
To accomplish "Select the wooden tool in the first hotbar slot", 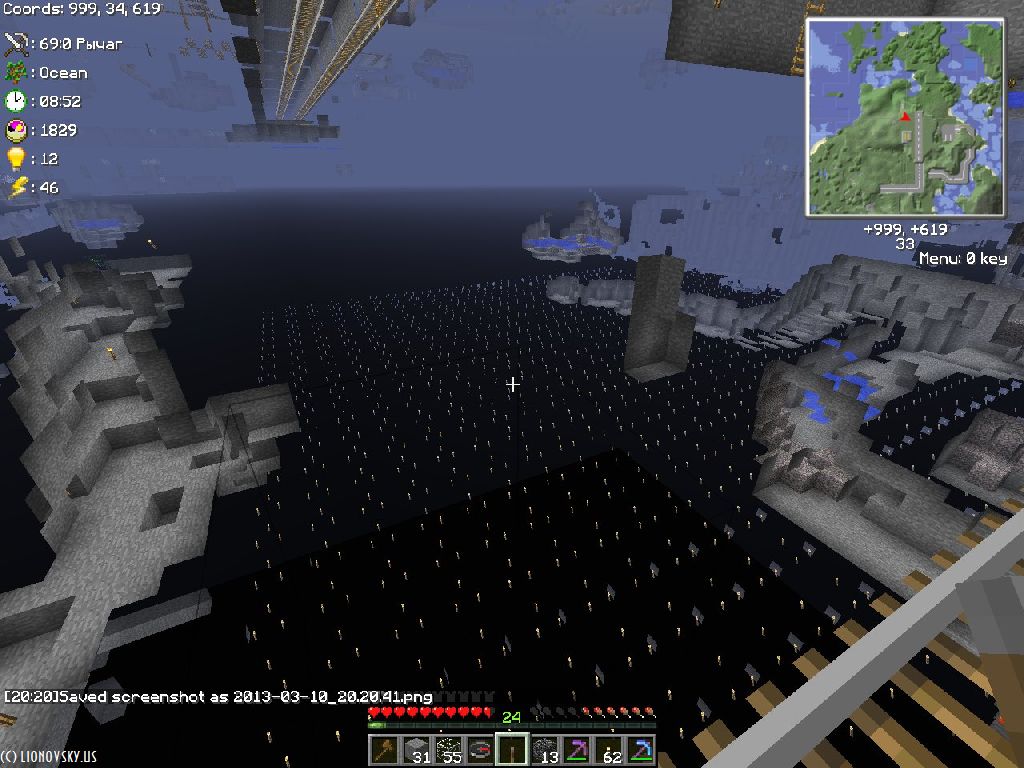I will [383, 749].
